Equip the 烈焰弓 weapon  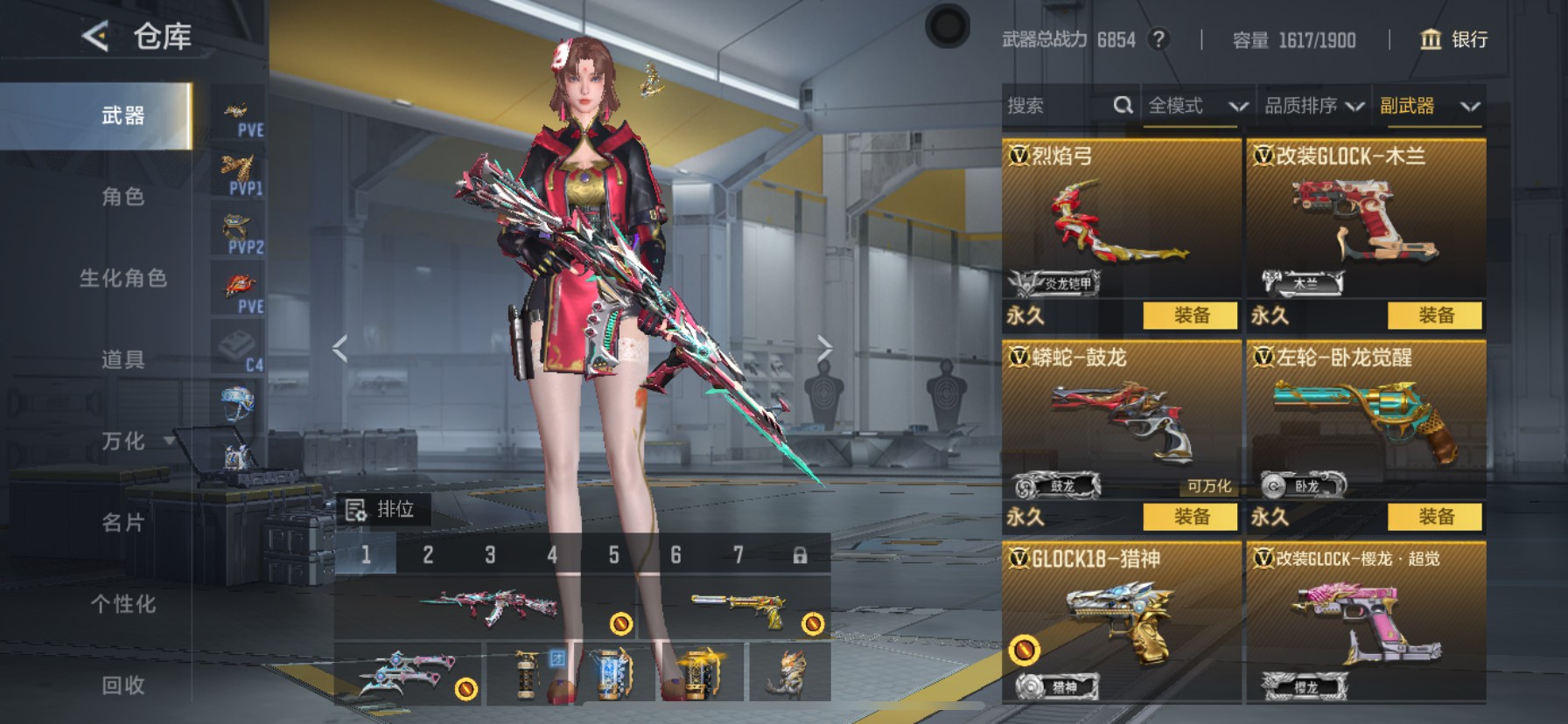tap(1190, 316)
